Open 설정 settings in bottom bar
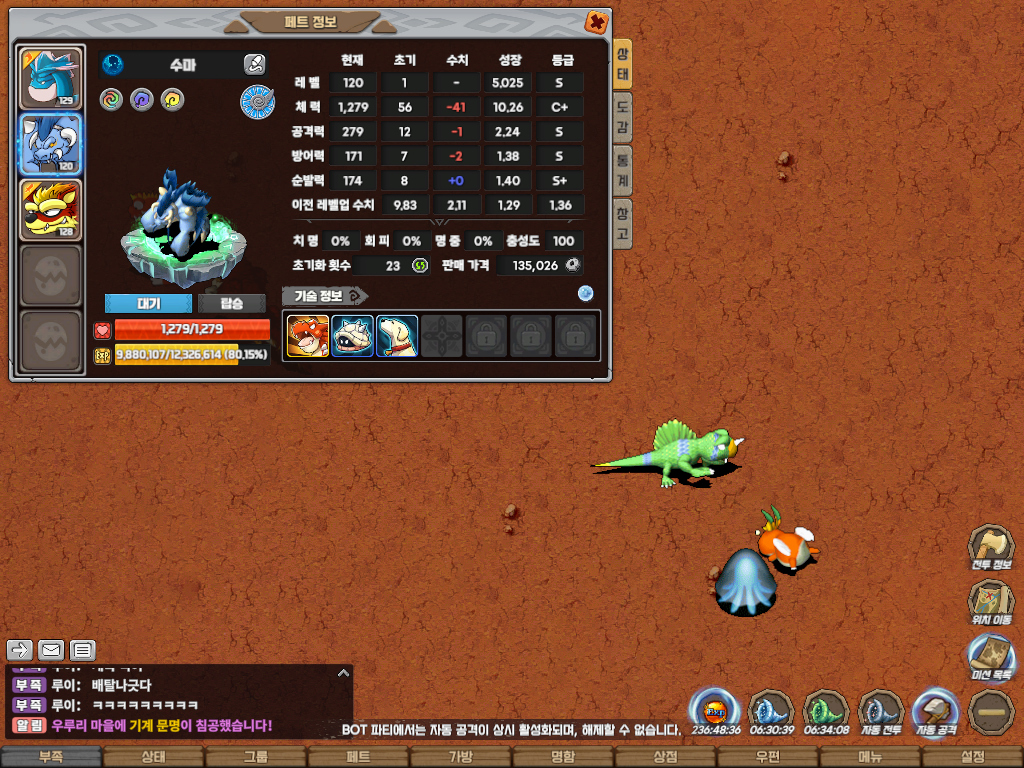 [972, 757]
